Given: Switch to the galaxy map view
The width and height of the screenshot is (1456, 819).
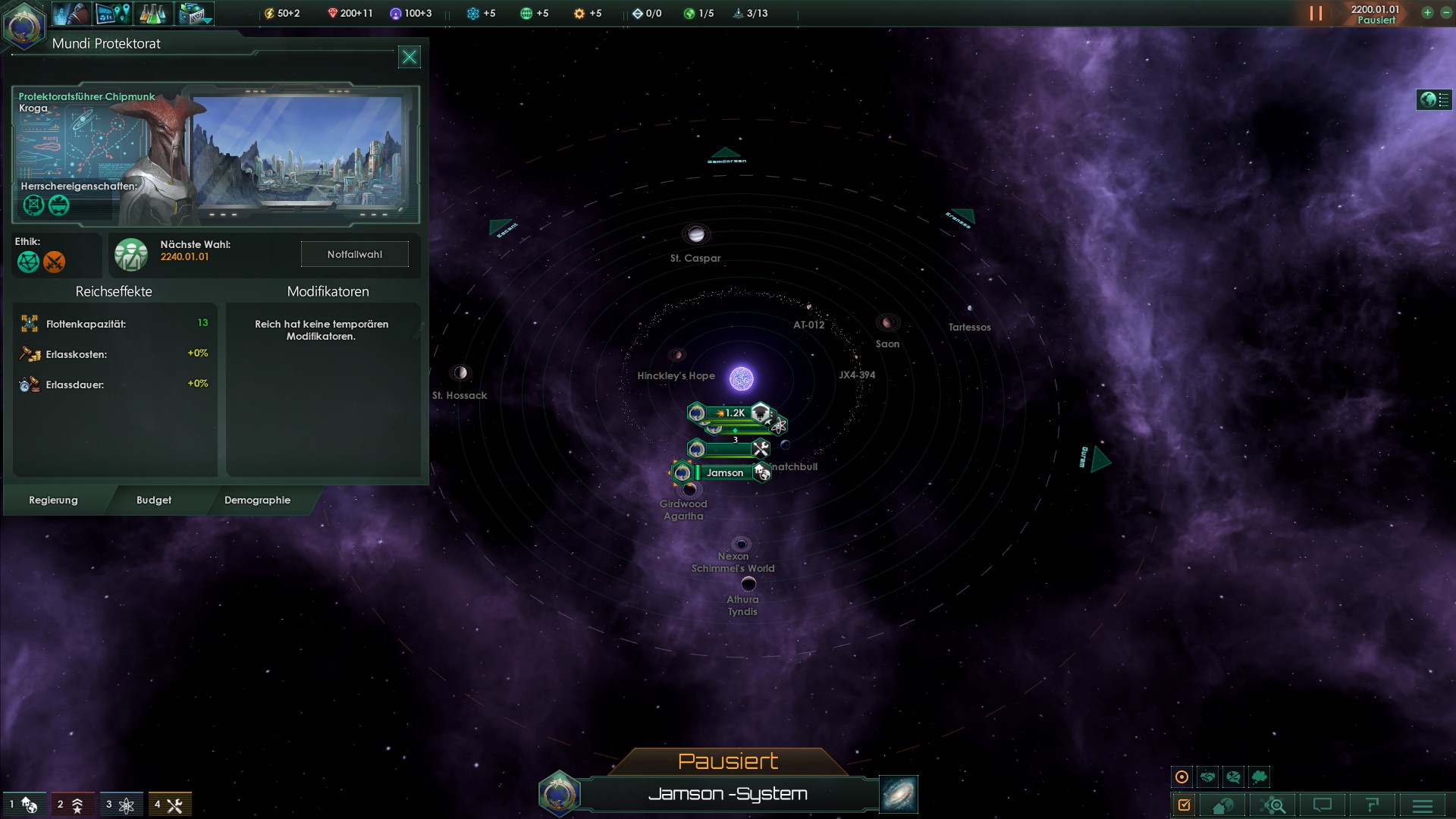Looking at the screenshot, I should (x=899, y=794).
